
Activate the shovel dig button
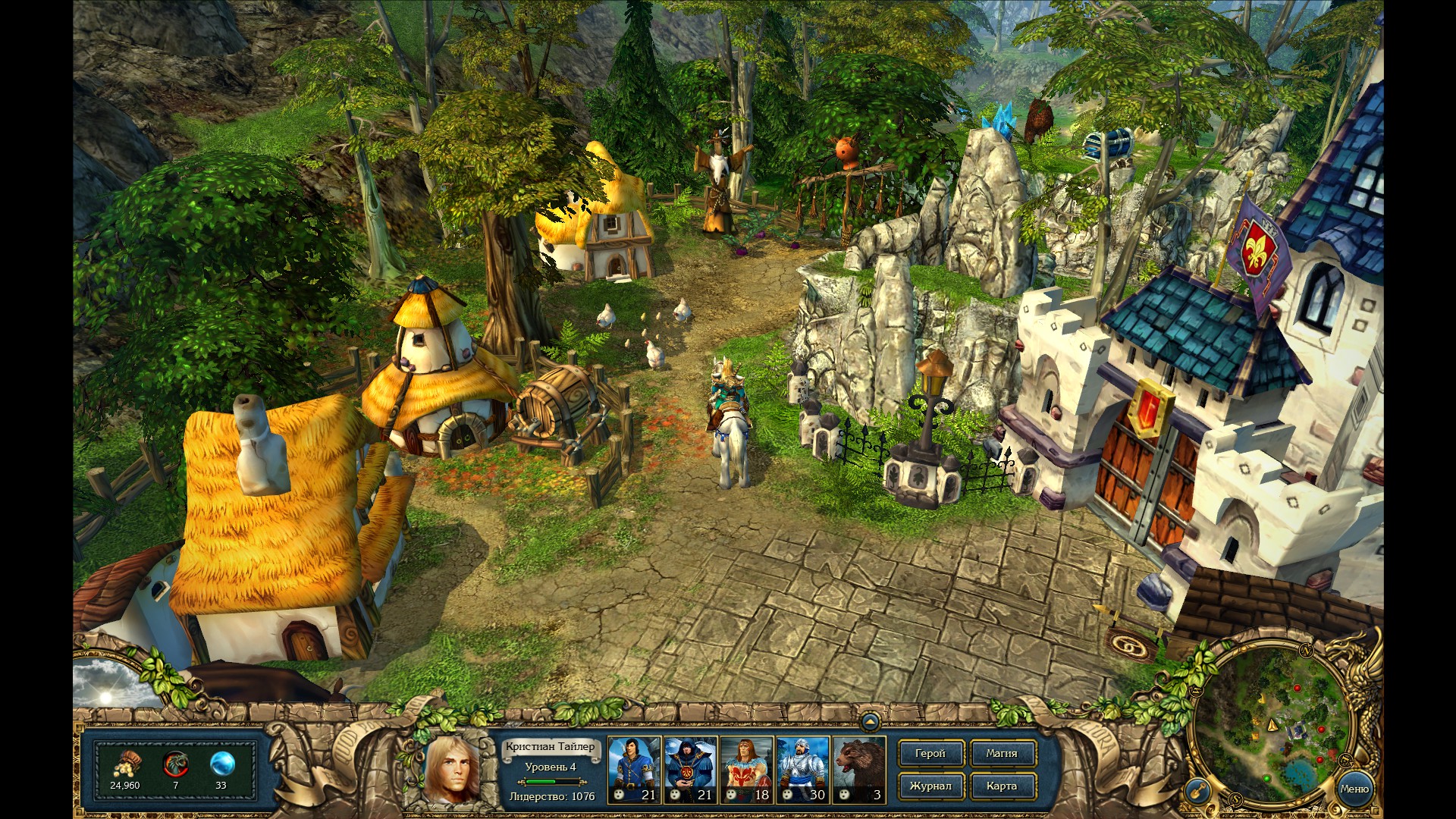(1196, 791)
